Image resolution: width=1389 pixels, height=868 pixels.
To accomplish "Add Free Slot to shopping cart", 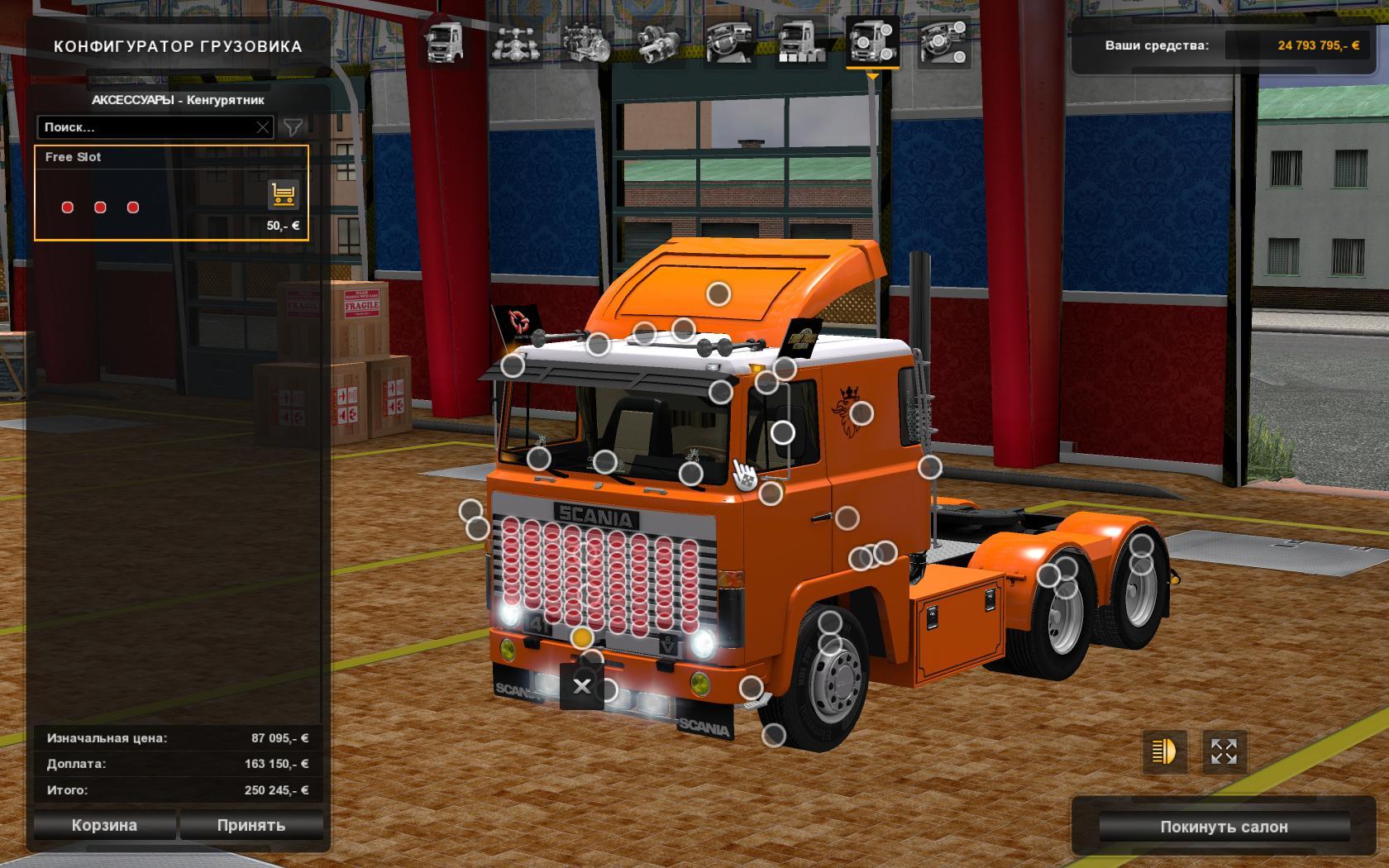I will (x=283, y=195).
